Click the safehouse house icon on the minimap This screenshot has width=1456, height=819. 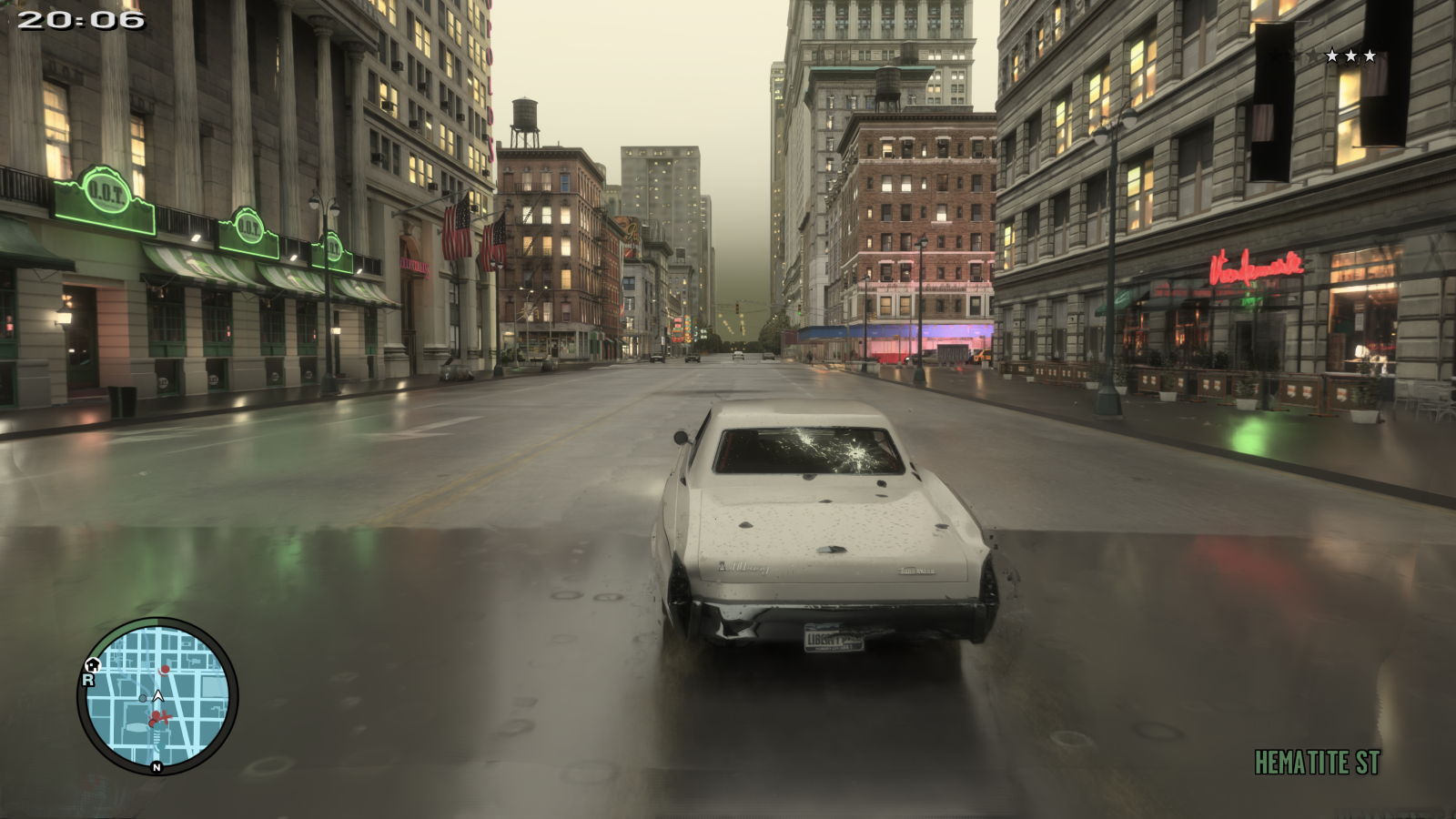[x=93, y=665]
